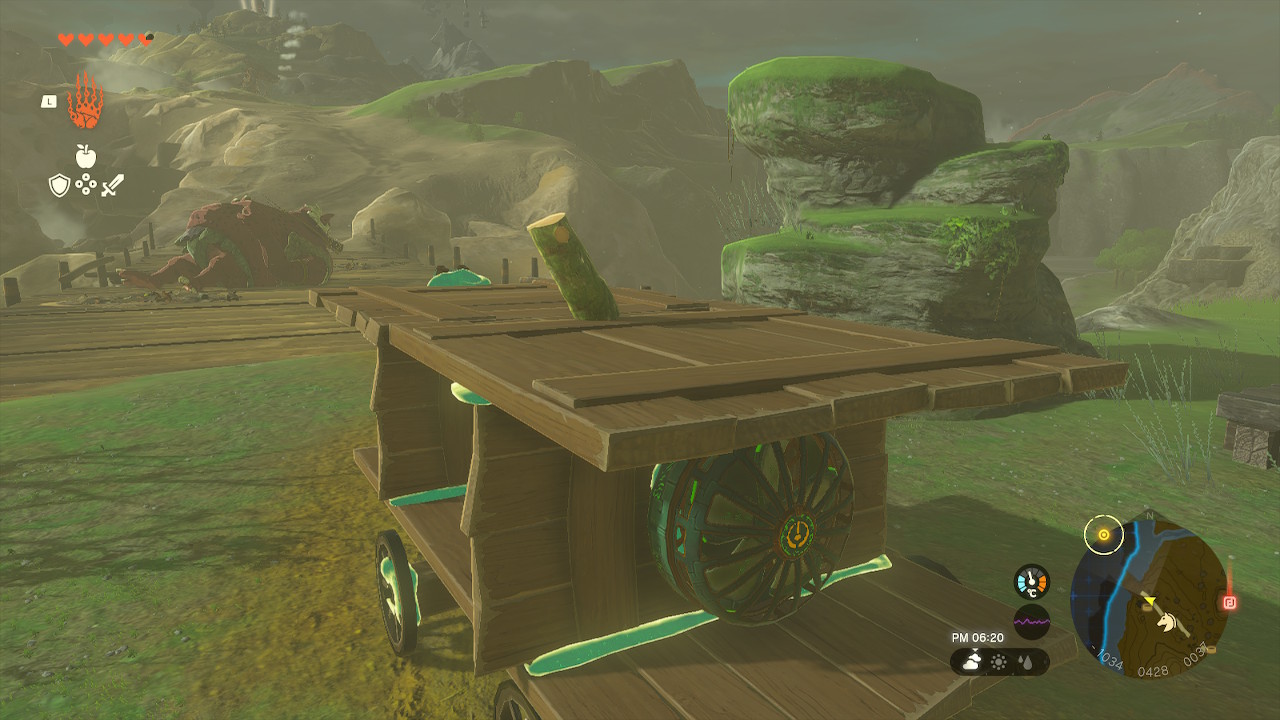Choose the sword weapon quick-select icon
Viewport: 1280px width, 720px height.
tap(112, 185)
